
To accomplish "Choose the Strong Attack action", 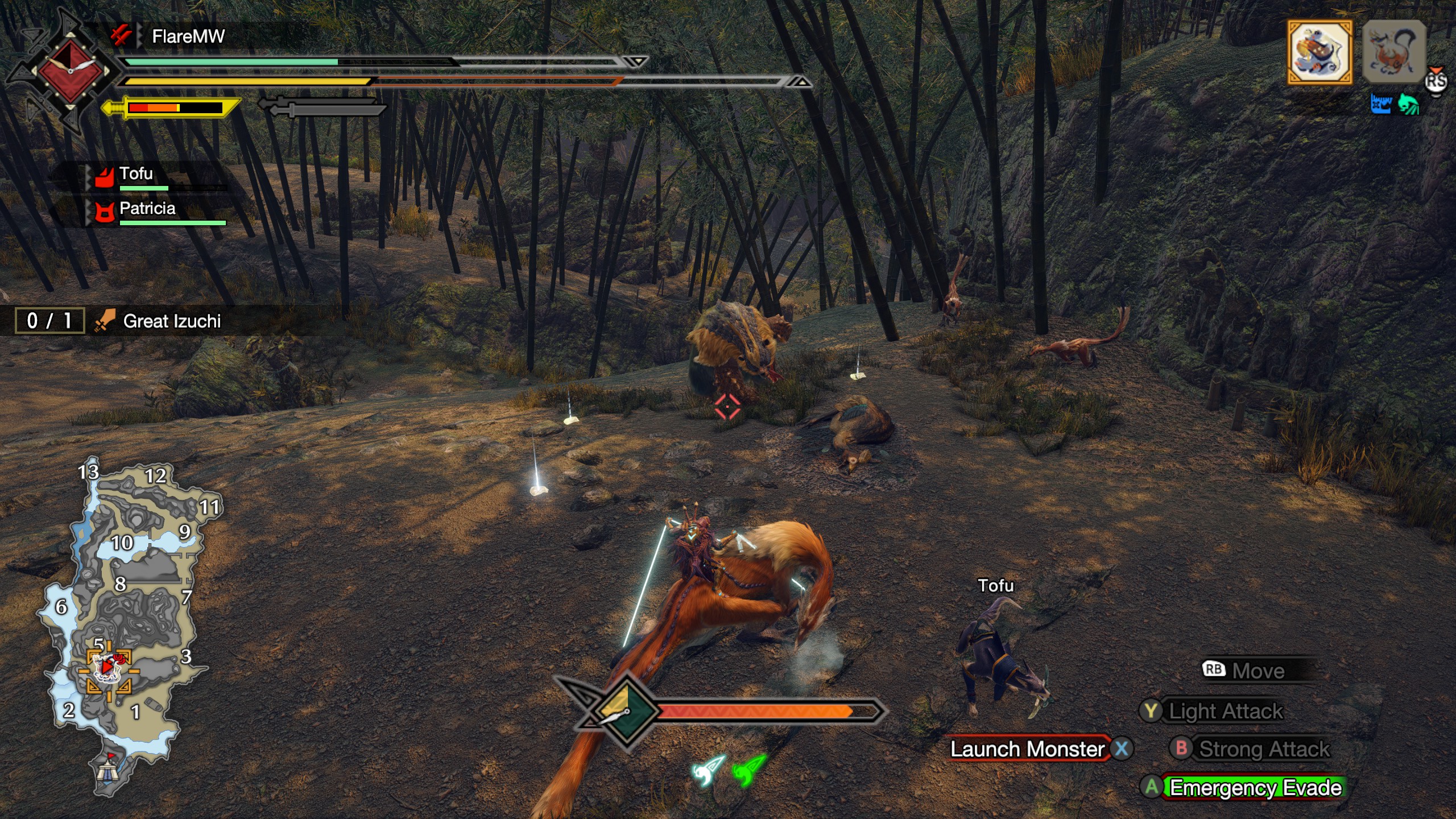I will [x=1264, y=749].
